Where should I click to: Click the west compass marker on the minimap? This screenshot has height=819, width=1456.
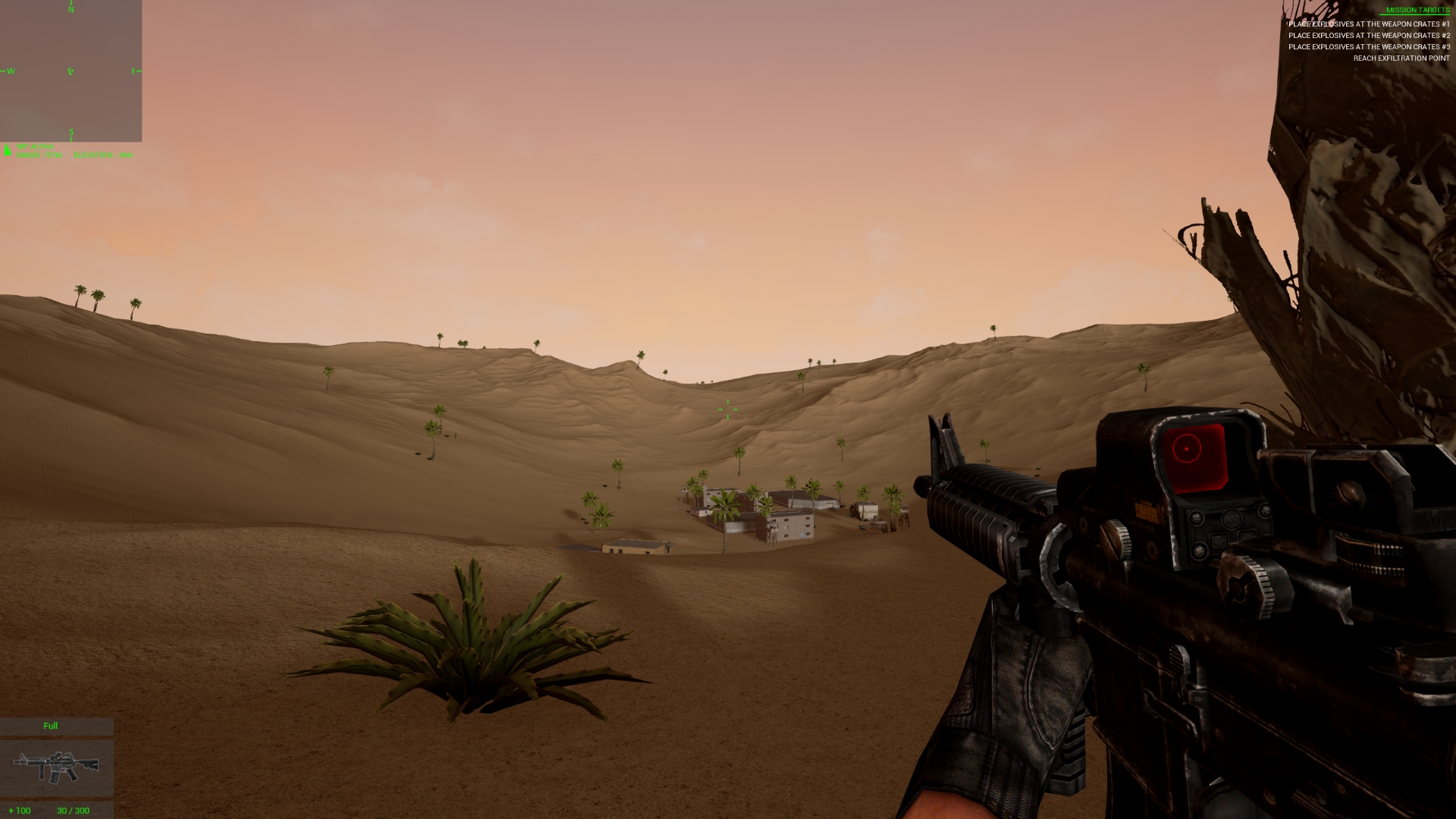(x=10, y=71)
